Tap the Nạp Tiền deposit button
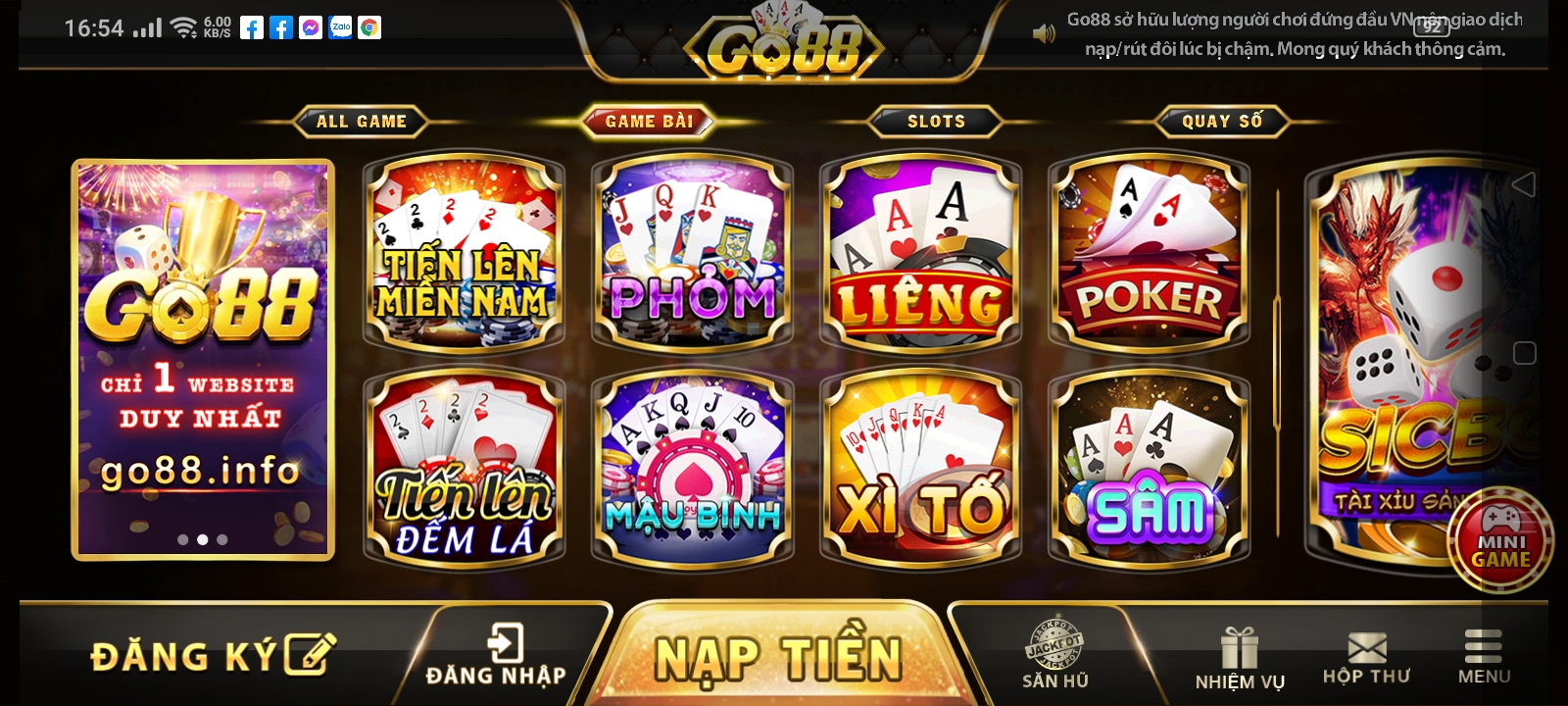Screen dimensions: 1568x706 777,657
